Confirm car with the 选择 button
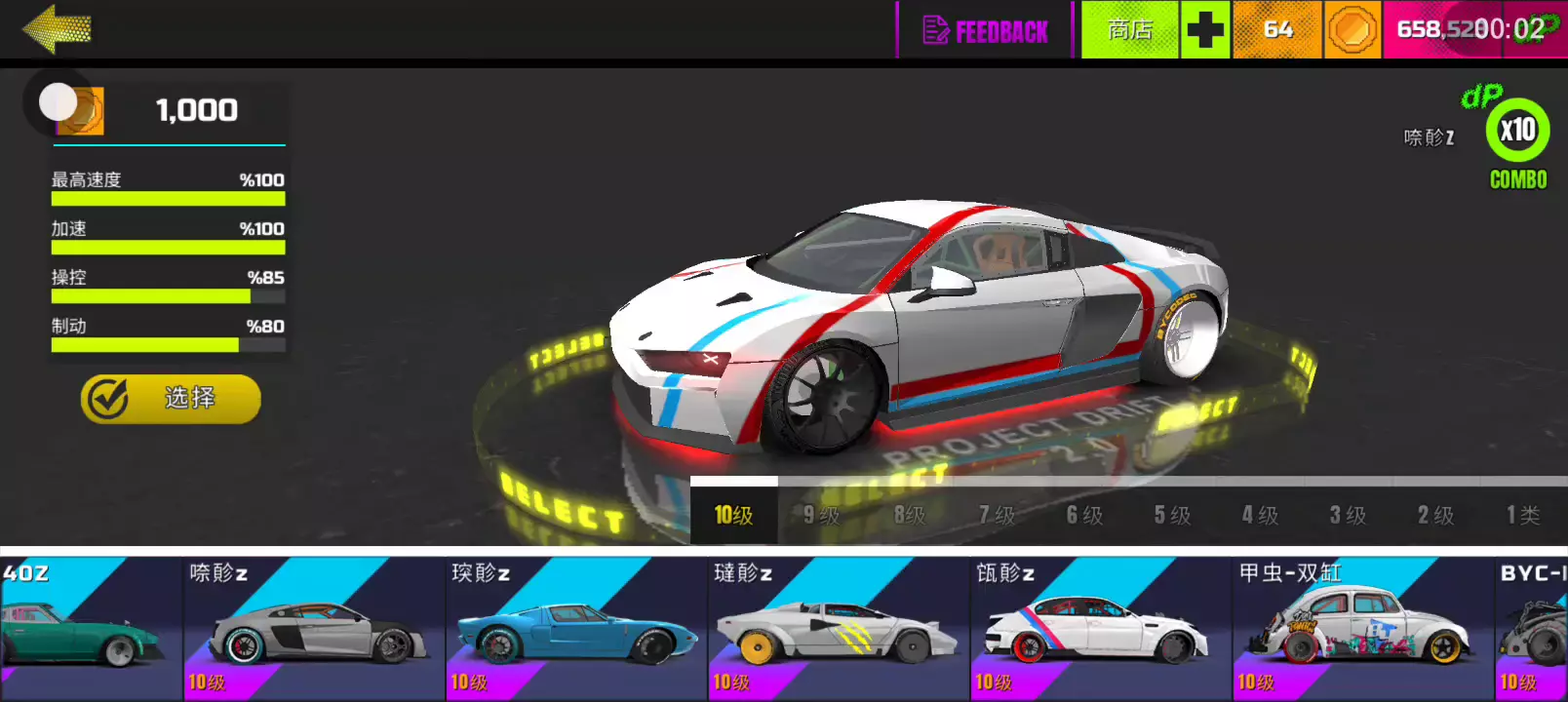 pyautogui.click(x=171, y=399)
